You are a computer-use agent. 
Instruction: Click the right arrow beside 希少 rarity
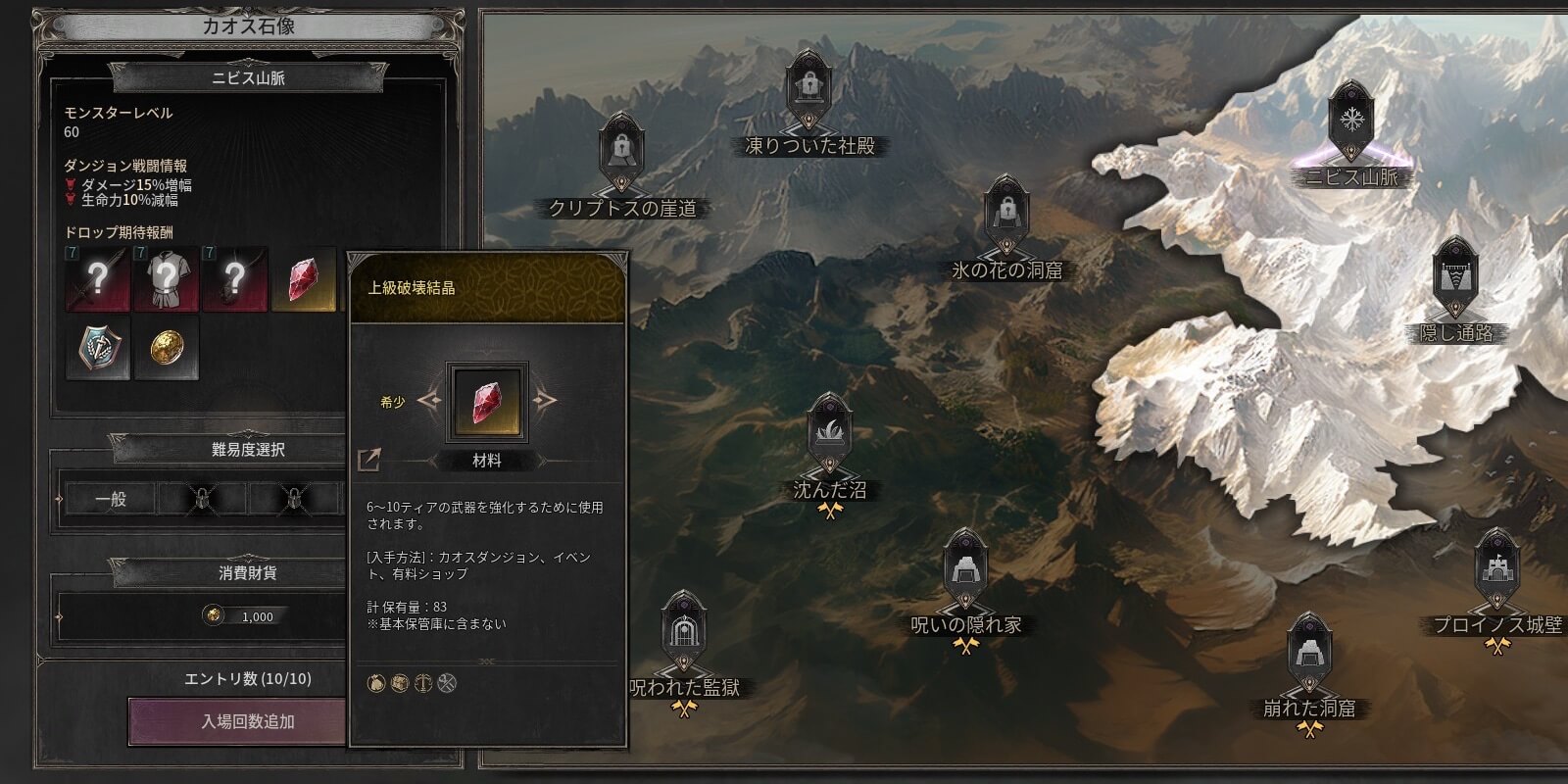click(545, 399)
